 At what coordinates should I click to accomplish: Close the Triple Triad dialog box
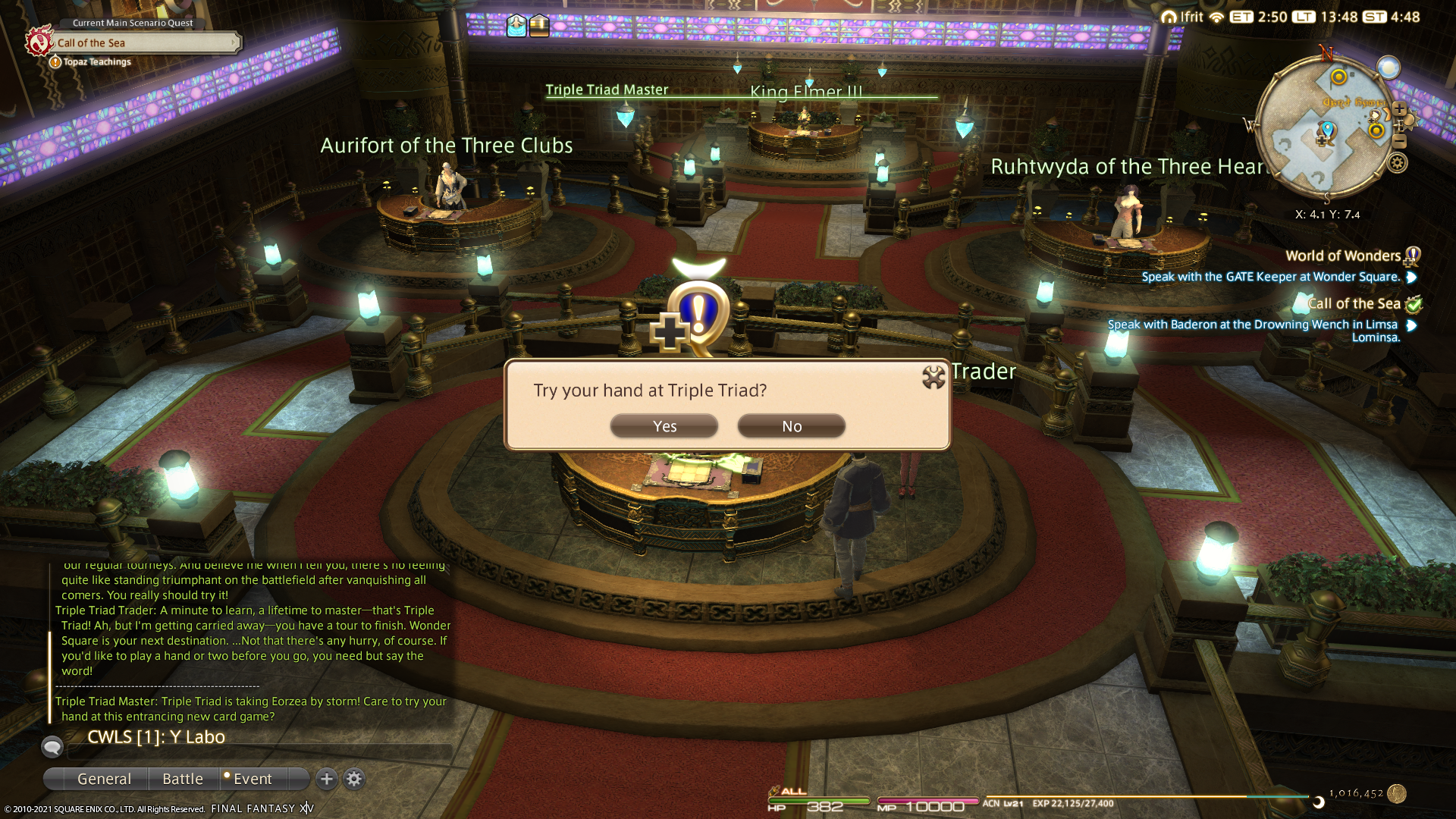point(934,377)
